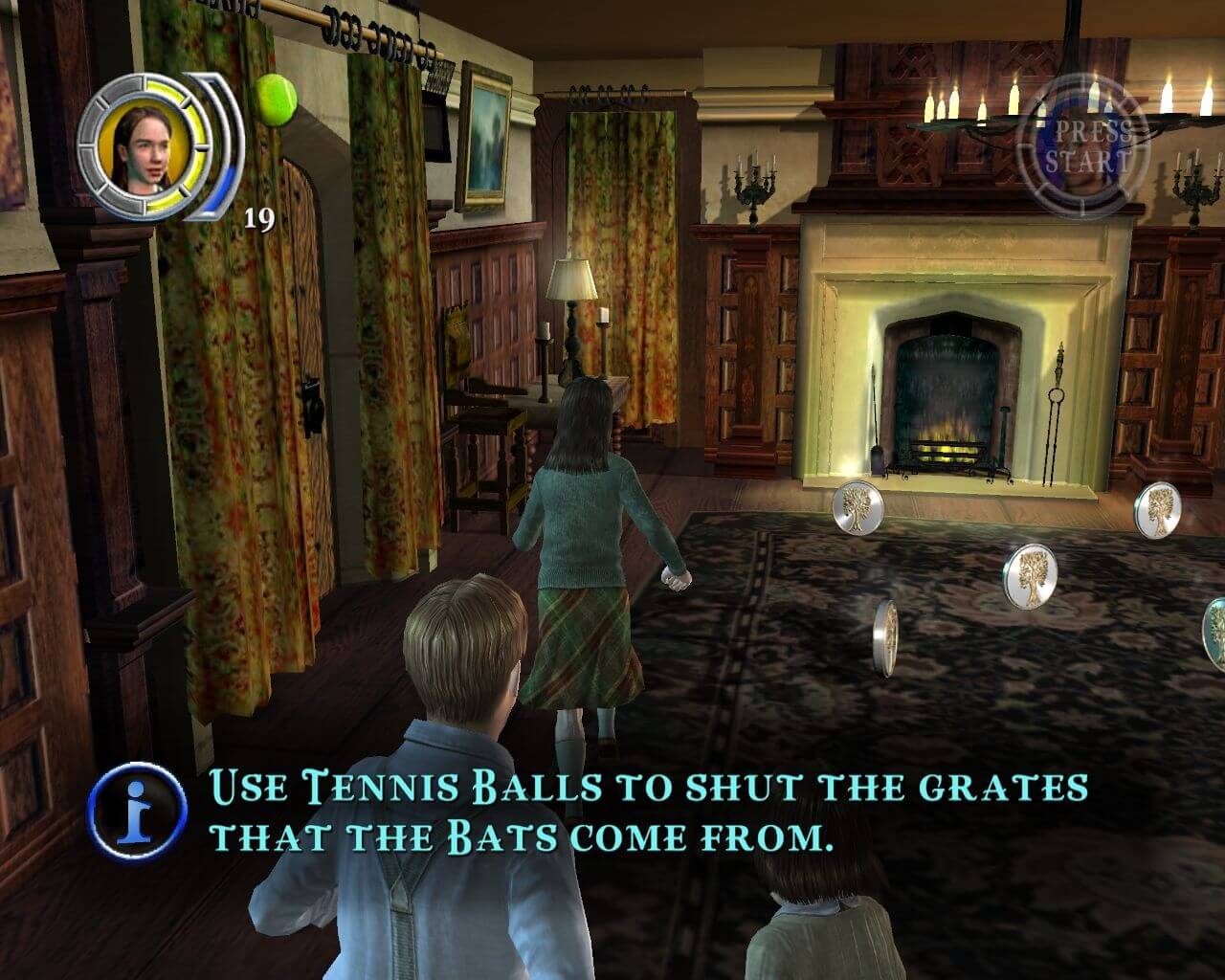Viewport: 1225px width, 980px height.
Task: Click the blue info hint icon
Action: tap(138, 813)
